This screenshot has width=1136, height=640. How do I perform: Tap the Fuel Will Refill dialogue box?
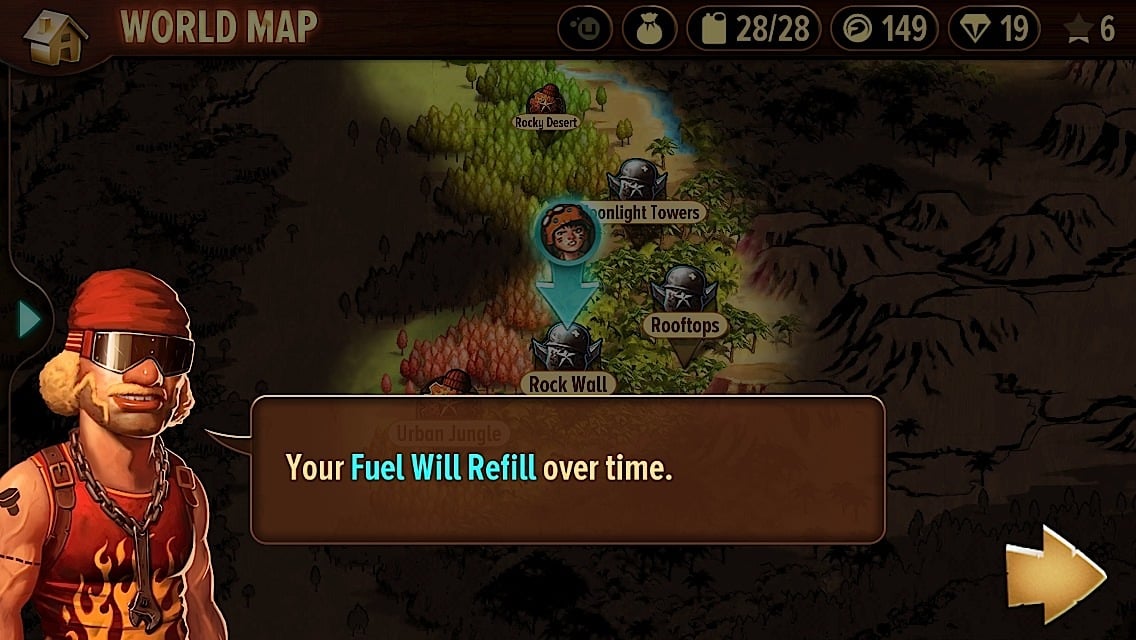[567, 469]
